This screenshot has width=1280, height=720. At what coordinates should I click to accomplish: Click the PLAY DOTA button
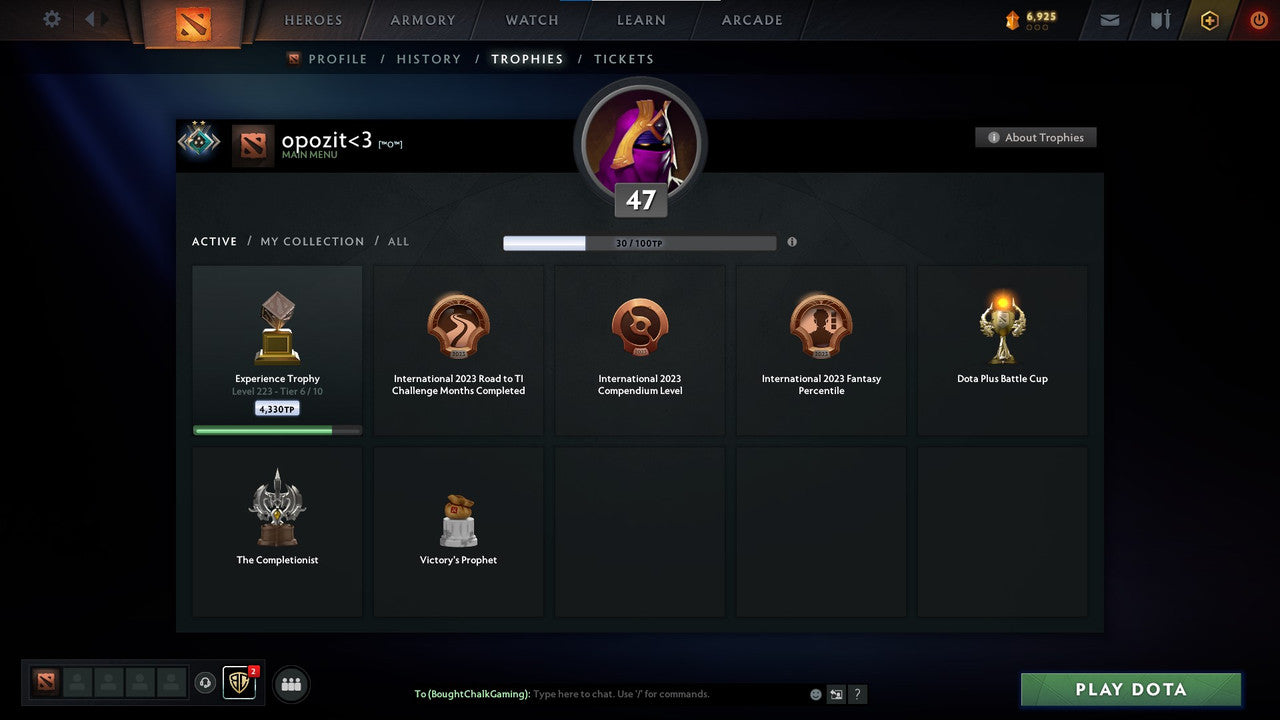(x=1130, y=689)
